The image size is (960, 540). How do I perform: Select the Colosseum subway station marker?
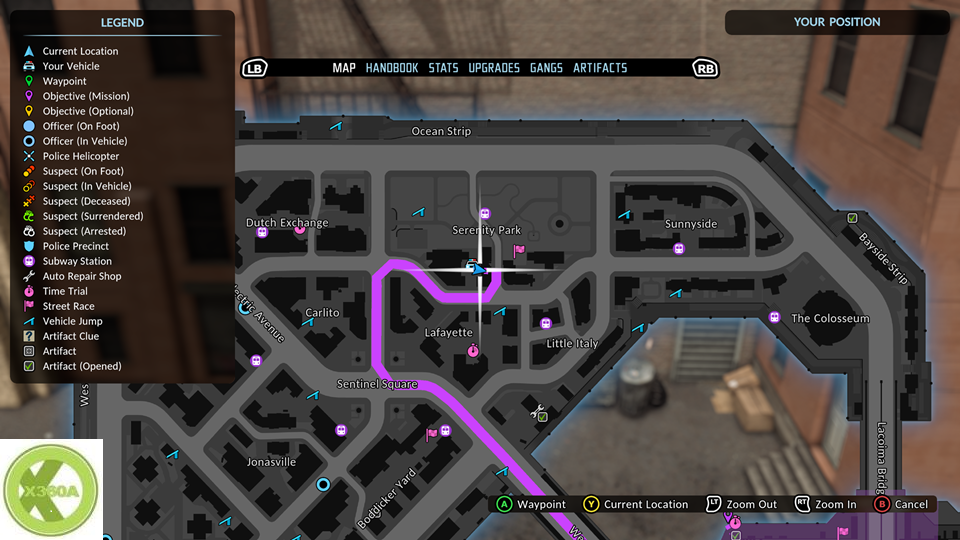[x=774, y=317]
